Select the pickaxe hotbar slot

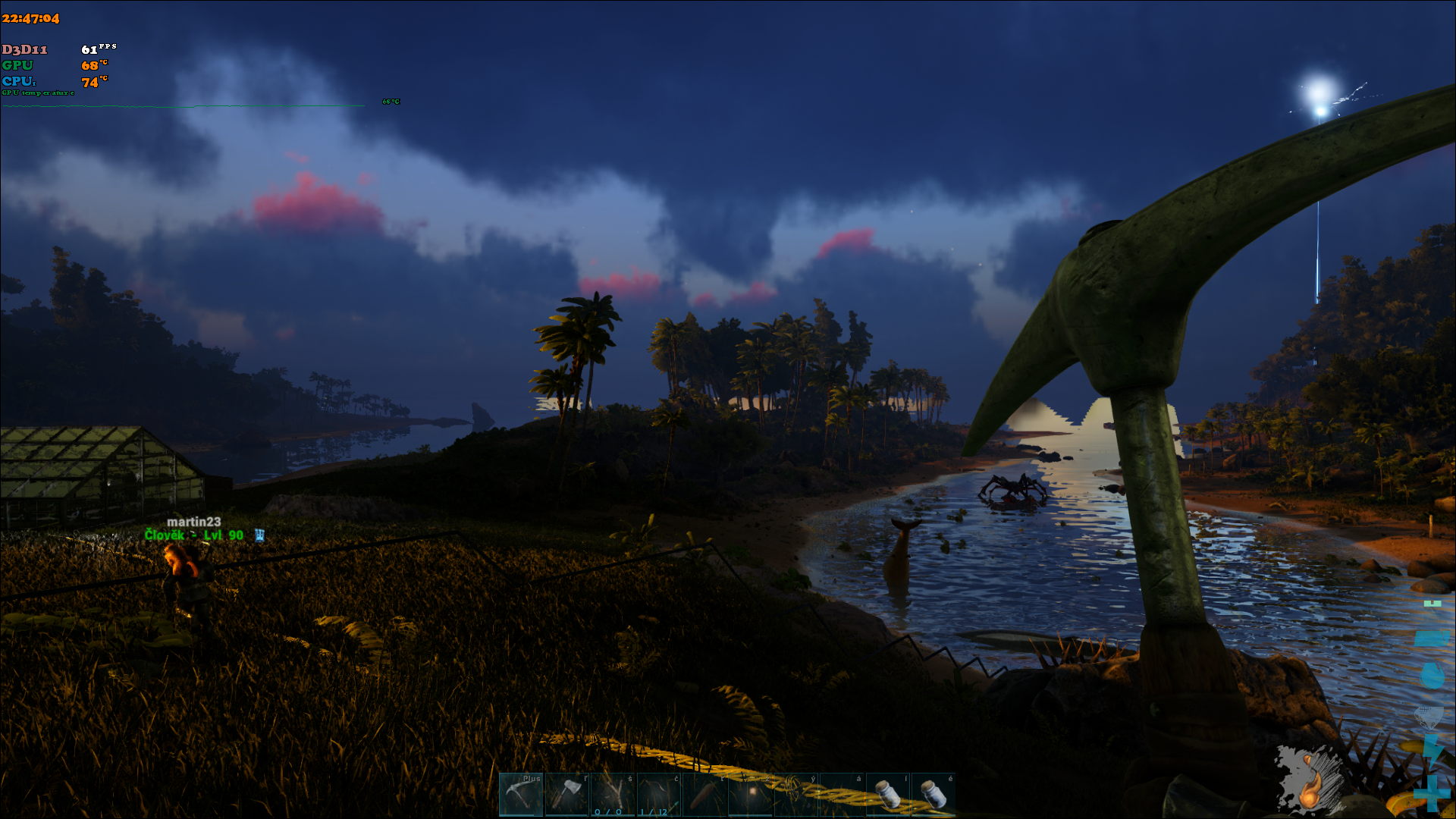pyautogui.click(x=521, y=794)
